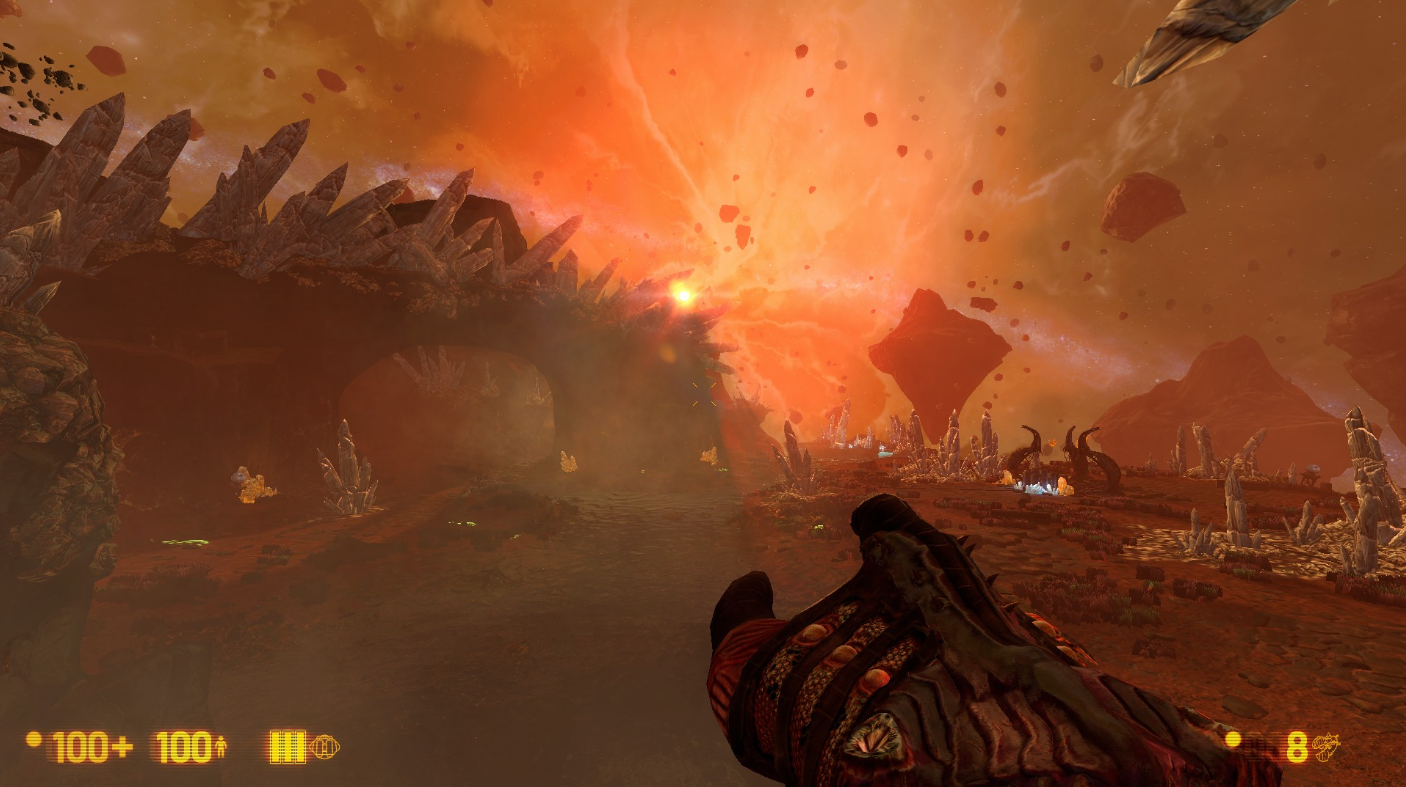The height and width of the screenshot is (787, 1406).
Task: Click the ammo count displaying 8
Action: 1296,747
